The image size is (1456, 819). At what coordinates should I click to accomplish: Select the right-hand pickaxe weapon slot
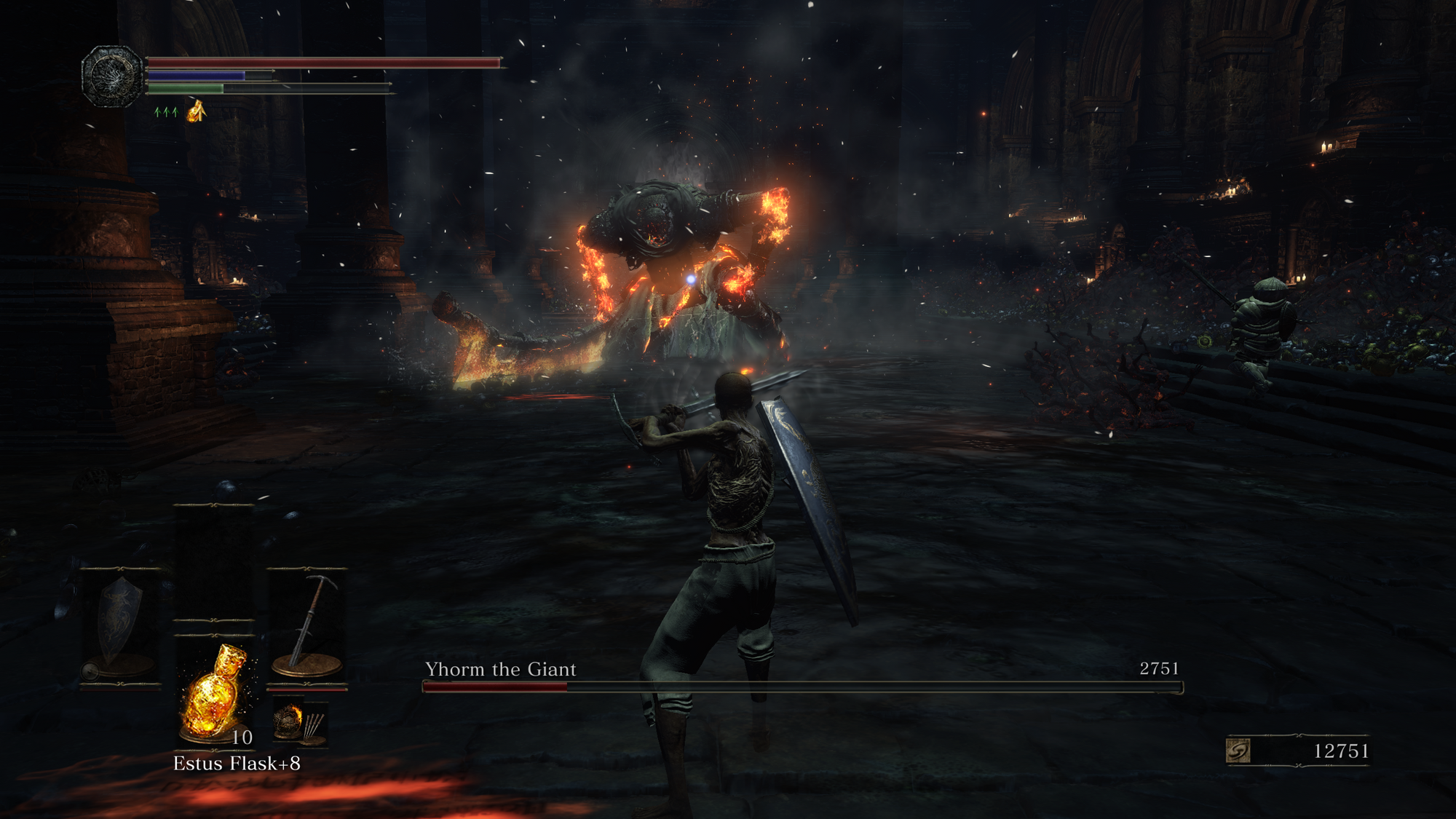307,625
